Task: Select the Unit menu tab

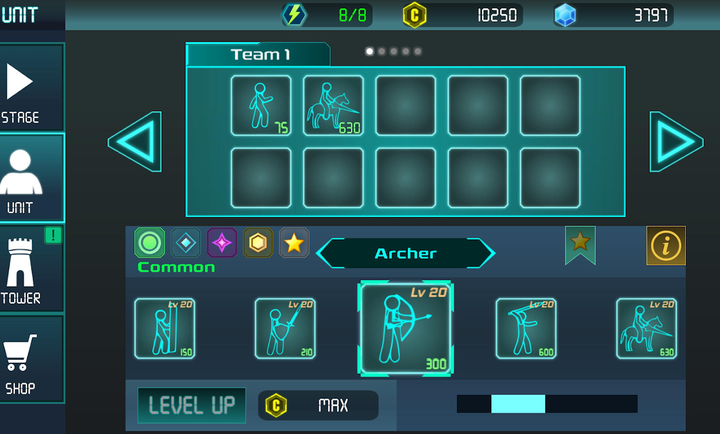Action: click(32, 178)
